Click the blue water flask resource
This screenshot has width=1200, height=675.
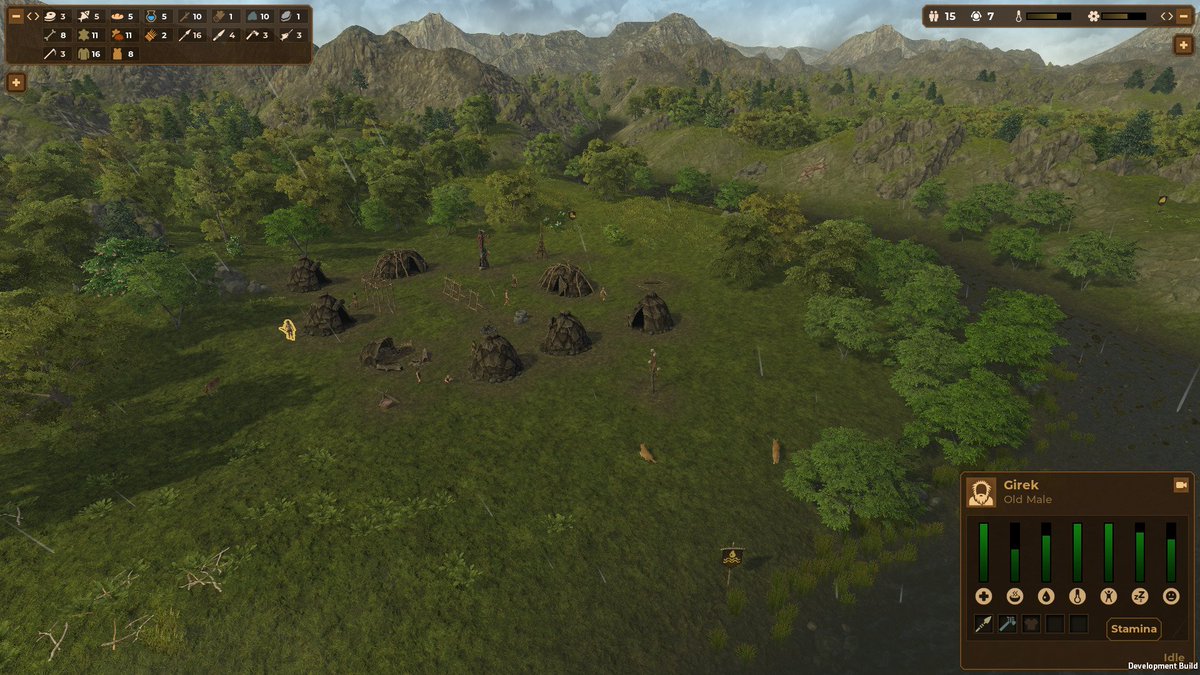coord(152,16)
